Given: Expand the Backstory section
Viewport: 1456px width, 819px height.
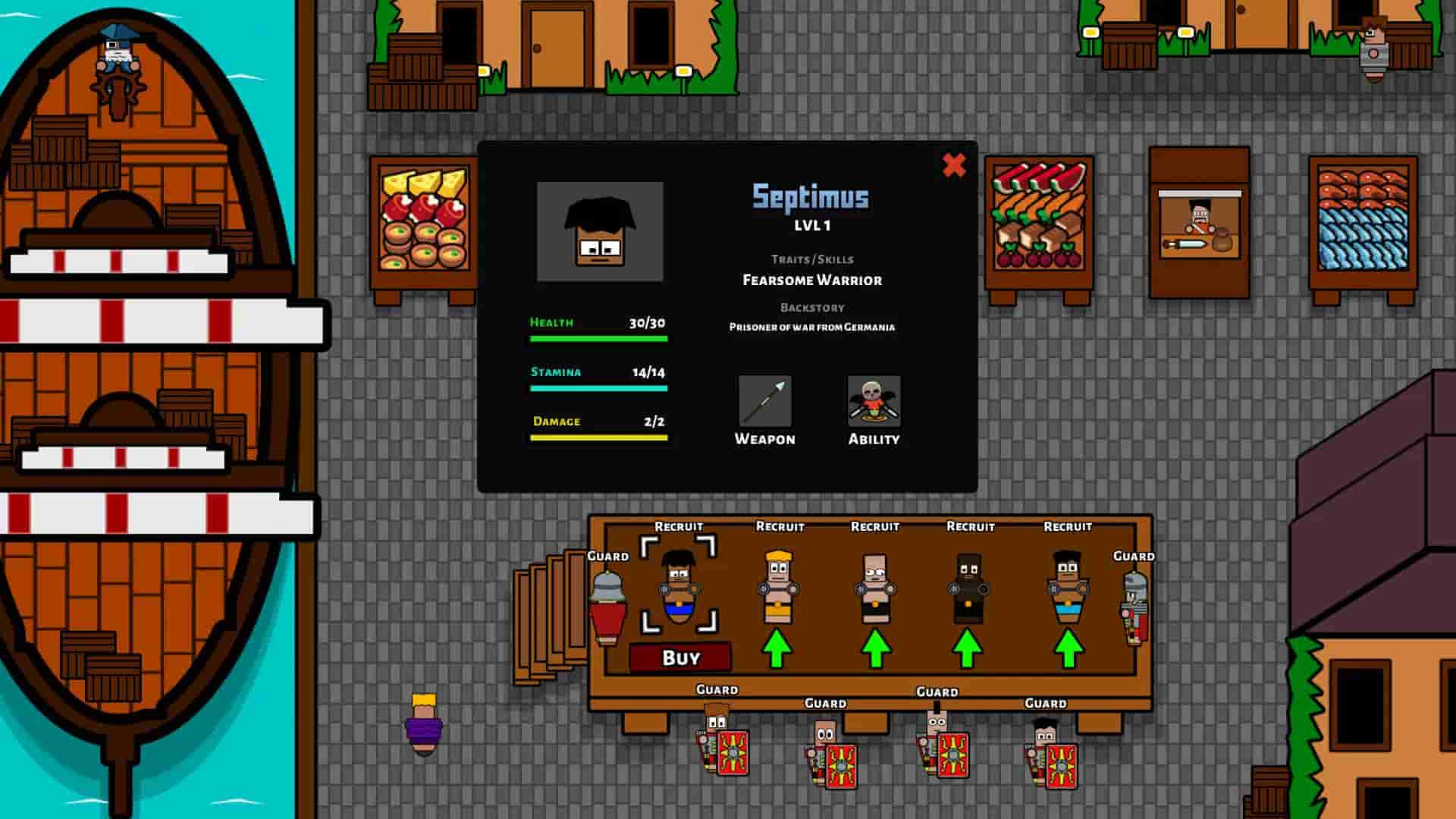Looking at the screenshot, I should 811,306.
